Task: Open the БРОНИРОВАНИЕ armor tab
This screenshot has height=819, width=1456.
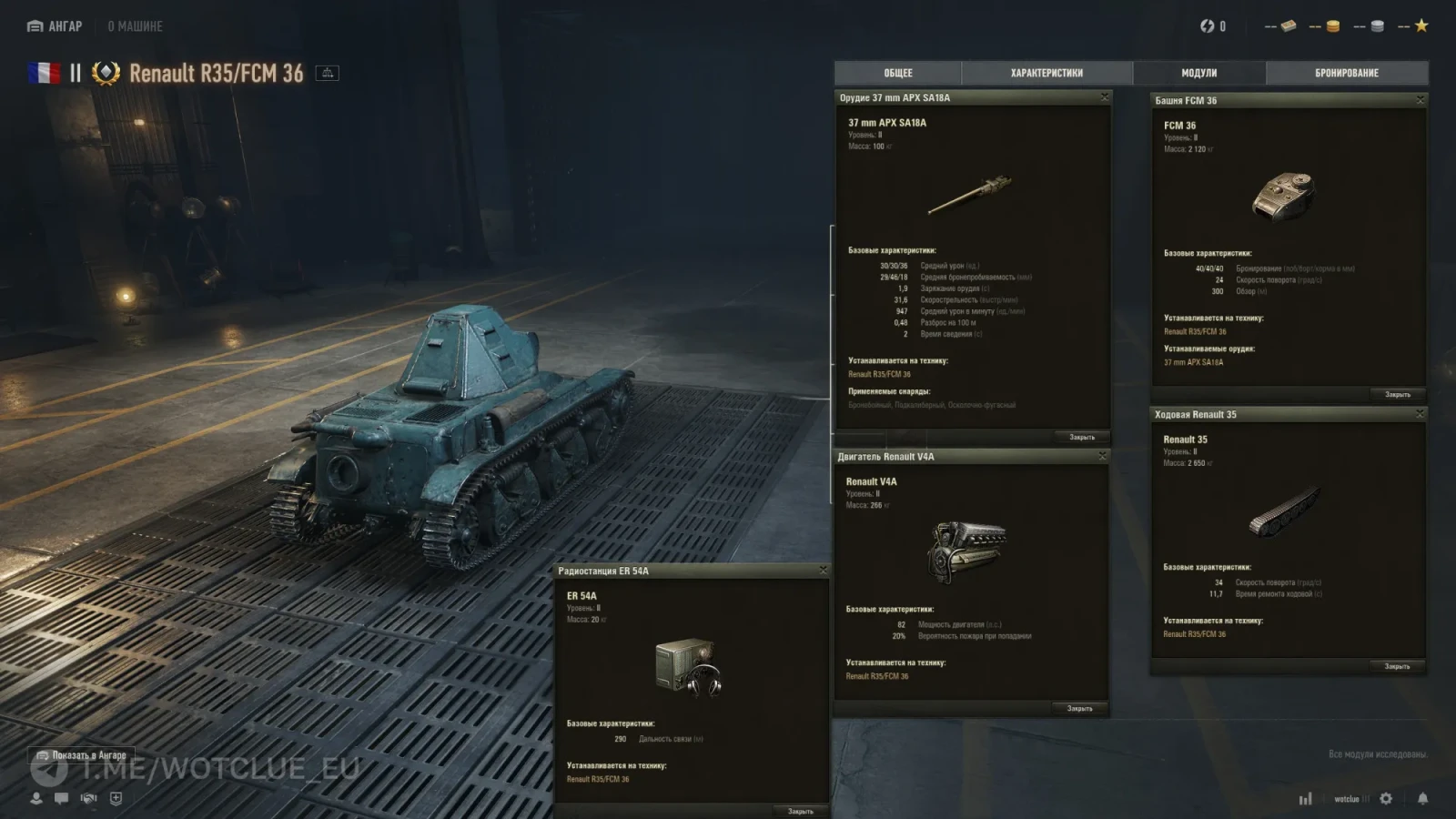Action: (x=1347, y=73)
